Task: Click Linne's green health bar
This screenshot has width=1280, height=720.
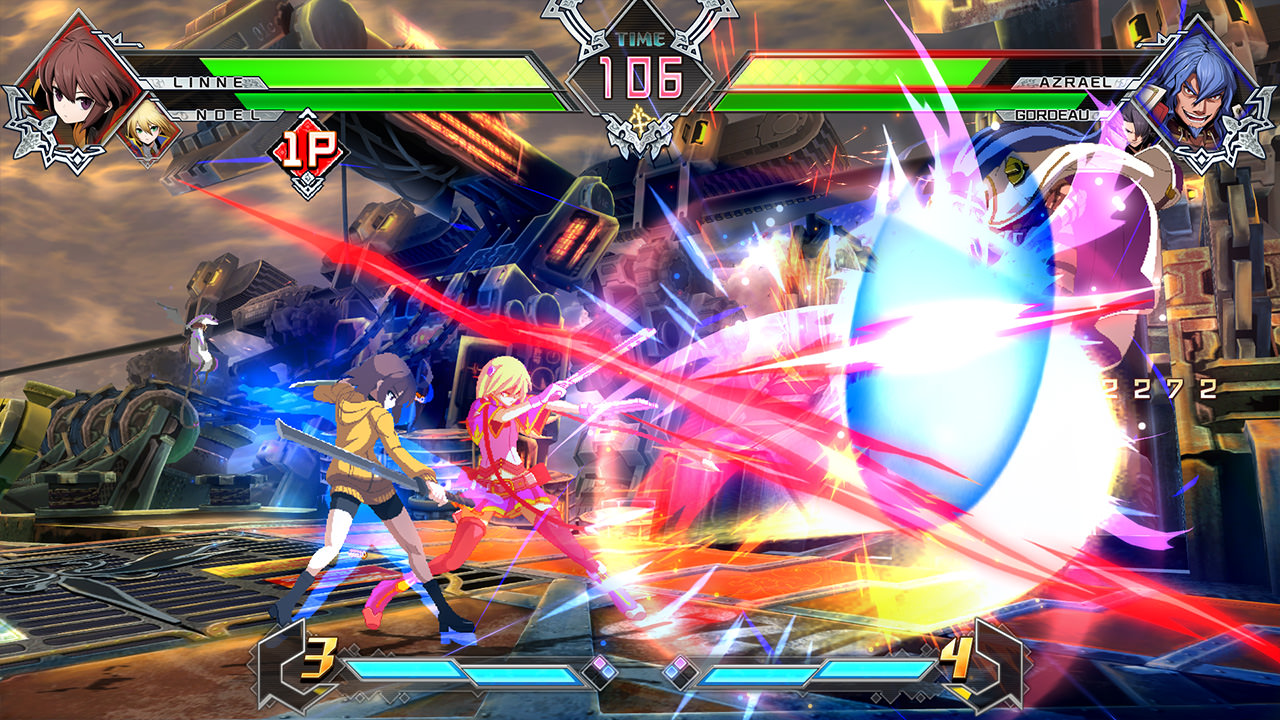Action: (400, 73)
